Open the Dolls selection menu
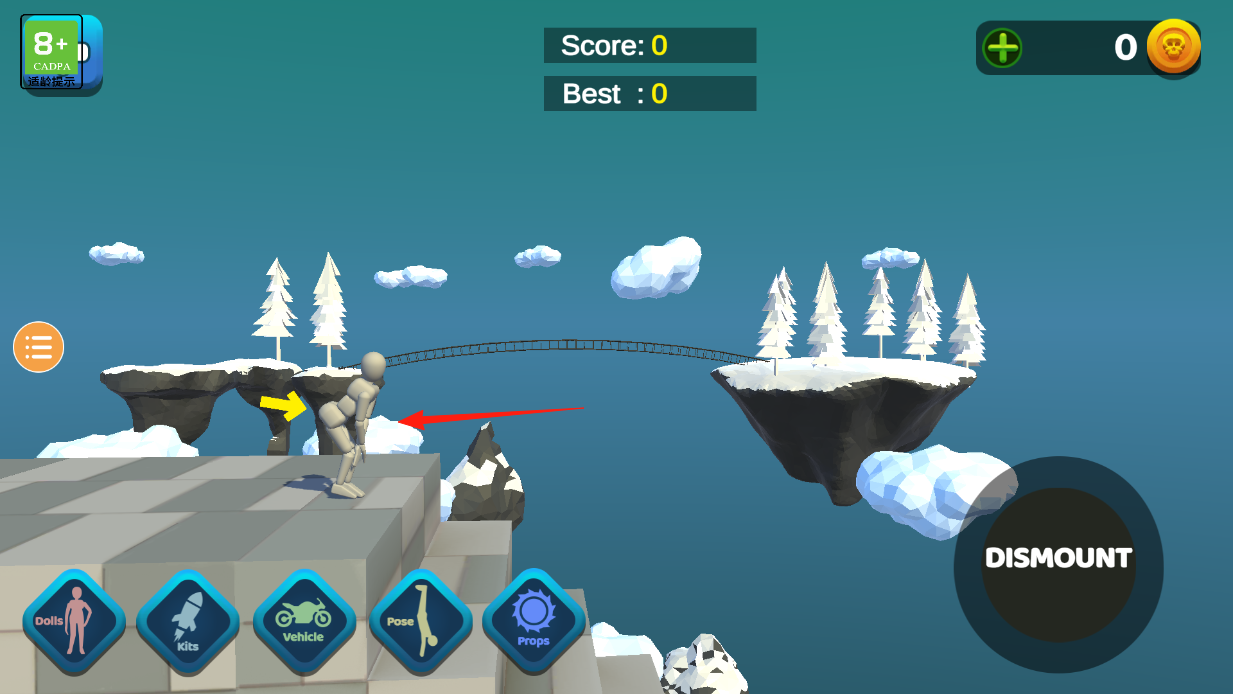This screenshot has width=1233, height=694. pos(74,621)
